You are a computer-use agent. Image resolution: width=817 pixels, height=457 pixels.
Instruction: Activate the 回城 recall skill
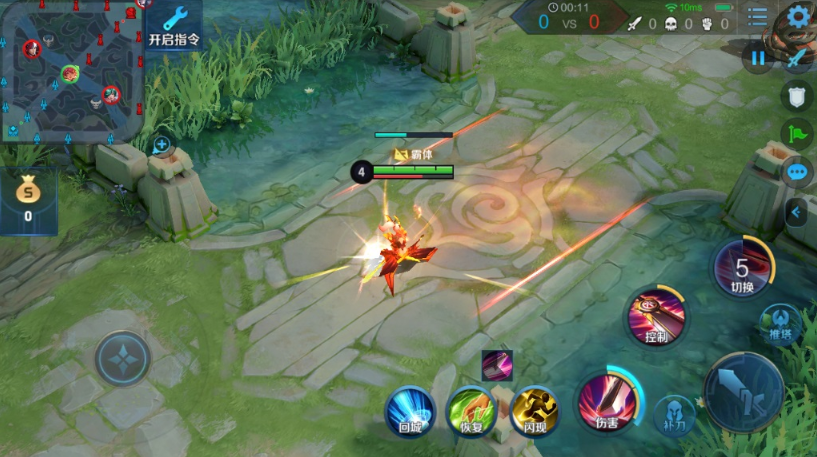410,411
